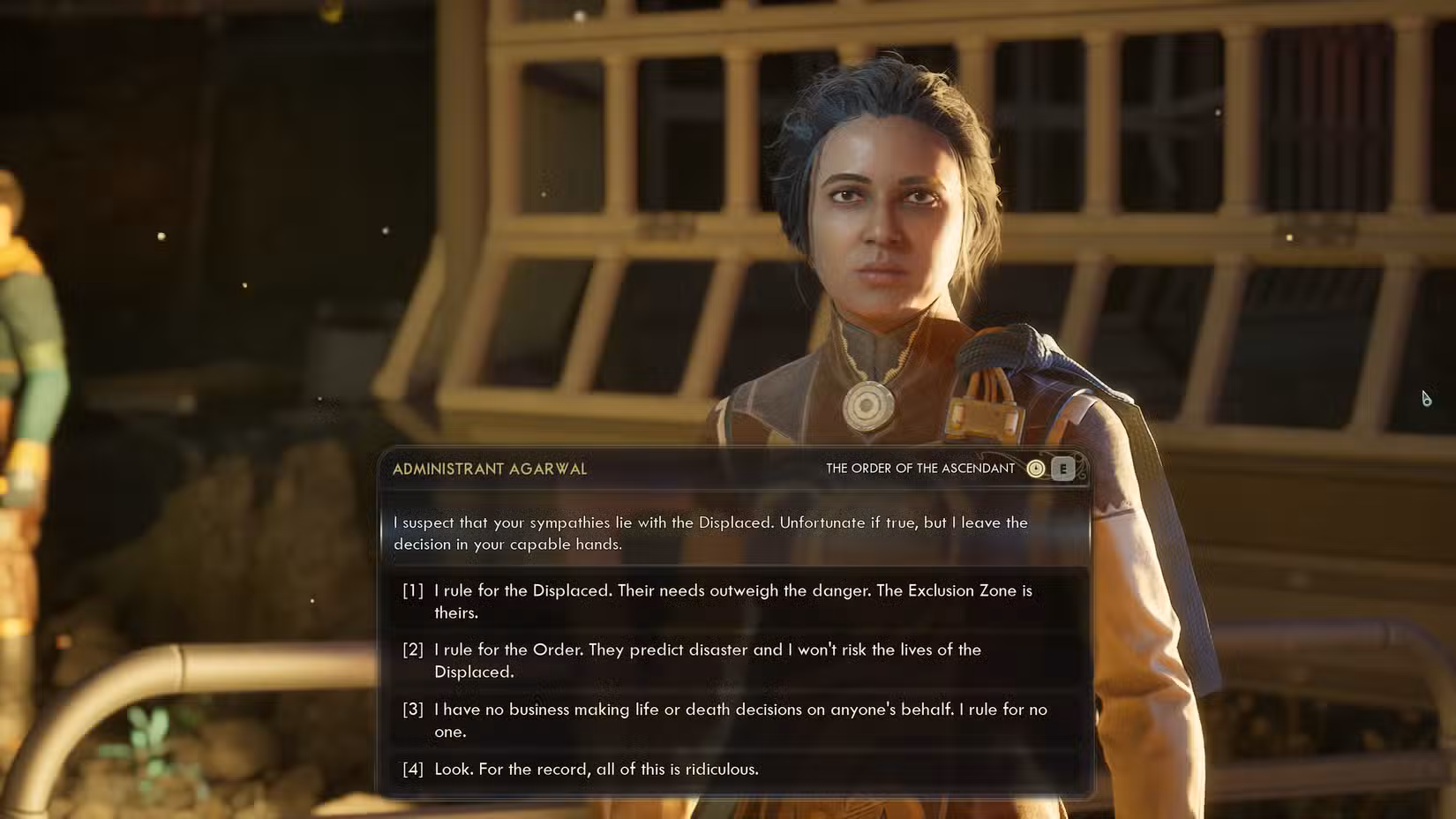This screenshot has width=1456, height=819.
Task: Click THE ORDER OF THE ASCENDANT quest label
Action: pyautogui.click(x=919, y=469)
